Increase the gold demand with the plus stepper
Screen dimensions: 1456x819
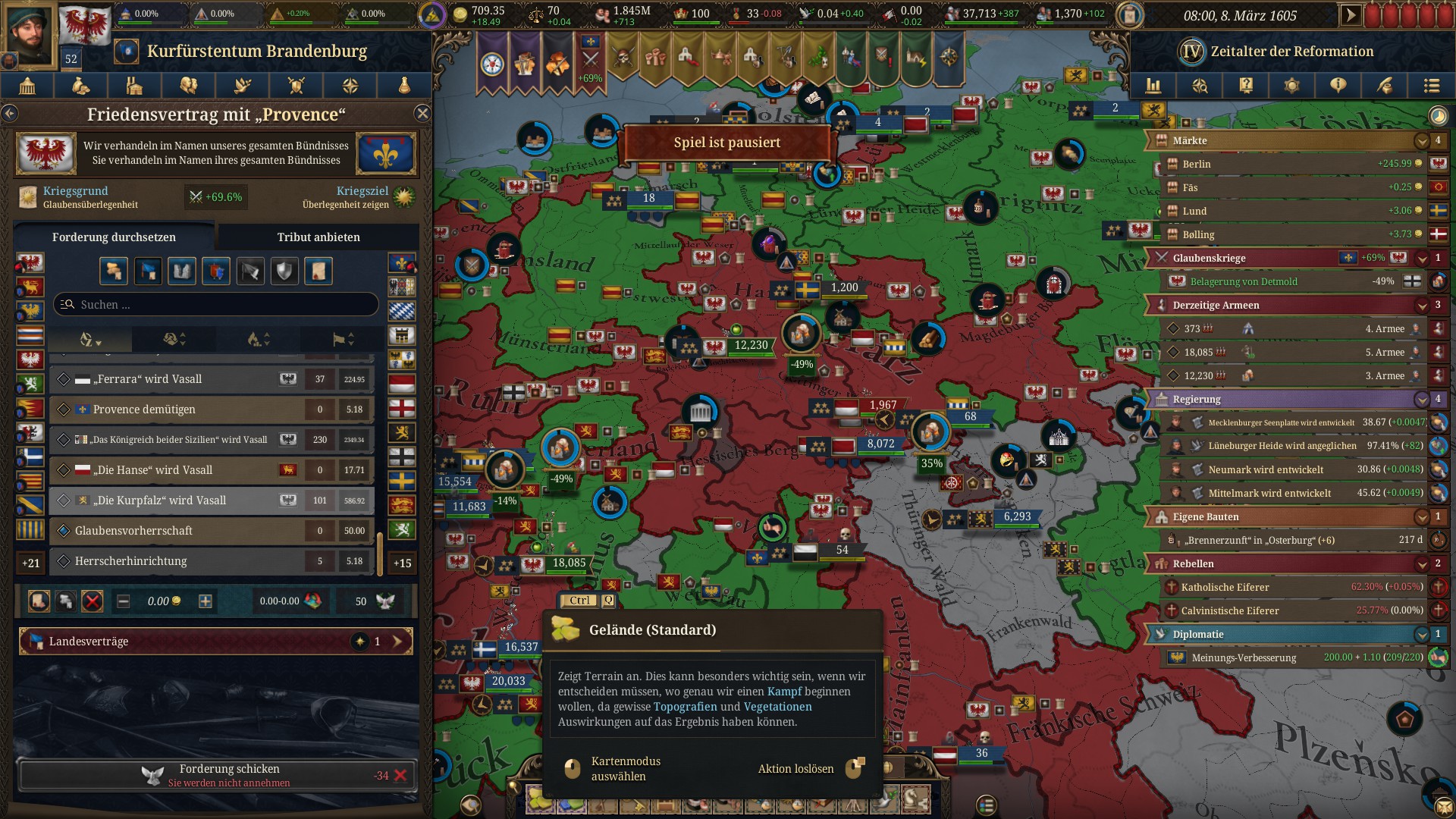(x=205, y=601)
